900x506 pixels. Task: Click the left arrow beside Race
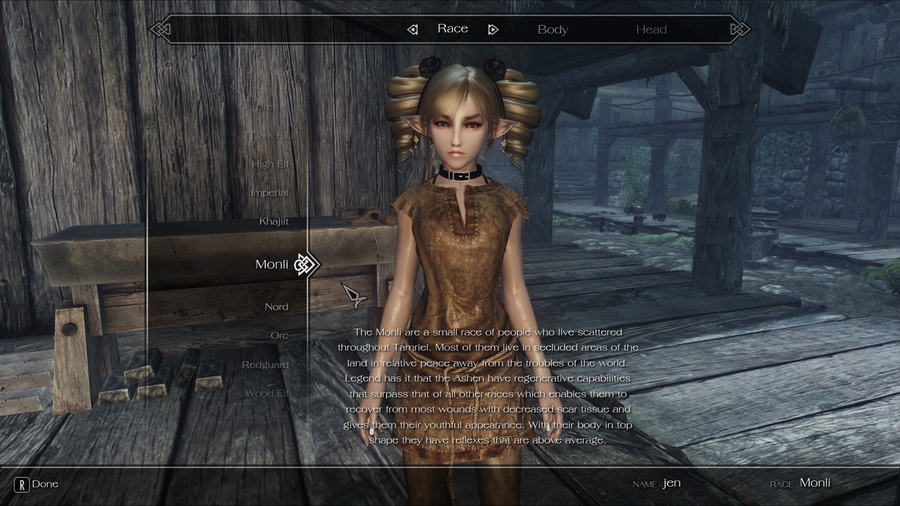pos(412,29)
